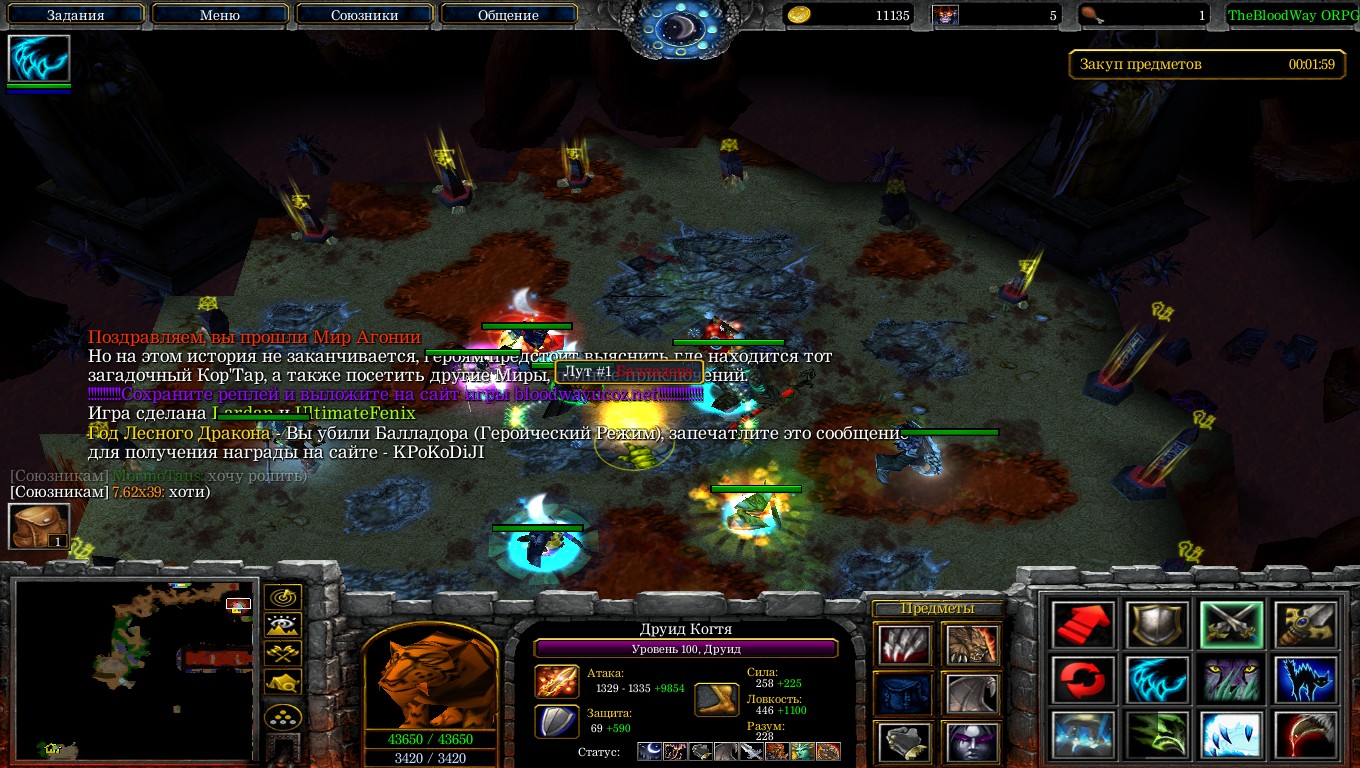Open formation toggle button with dots
The width and height of the screenshot is (1360, 768).
click(x=284, y=717)
